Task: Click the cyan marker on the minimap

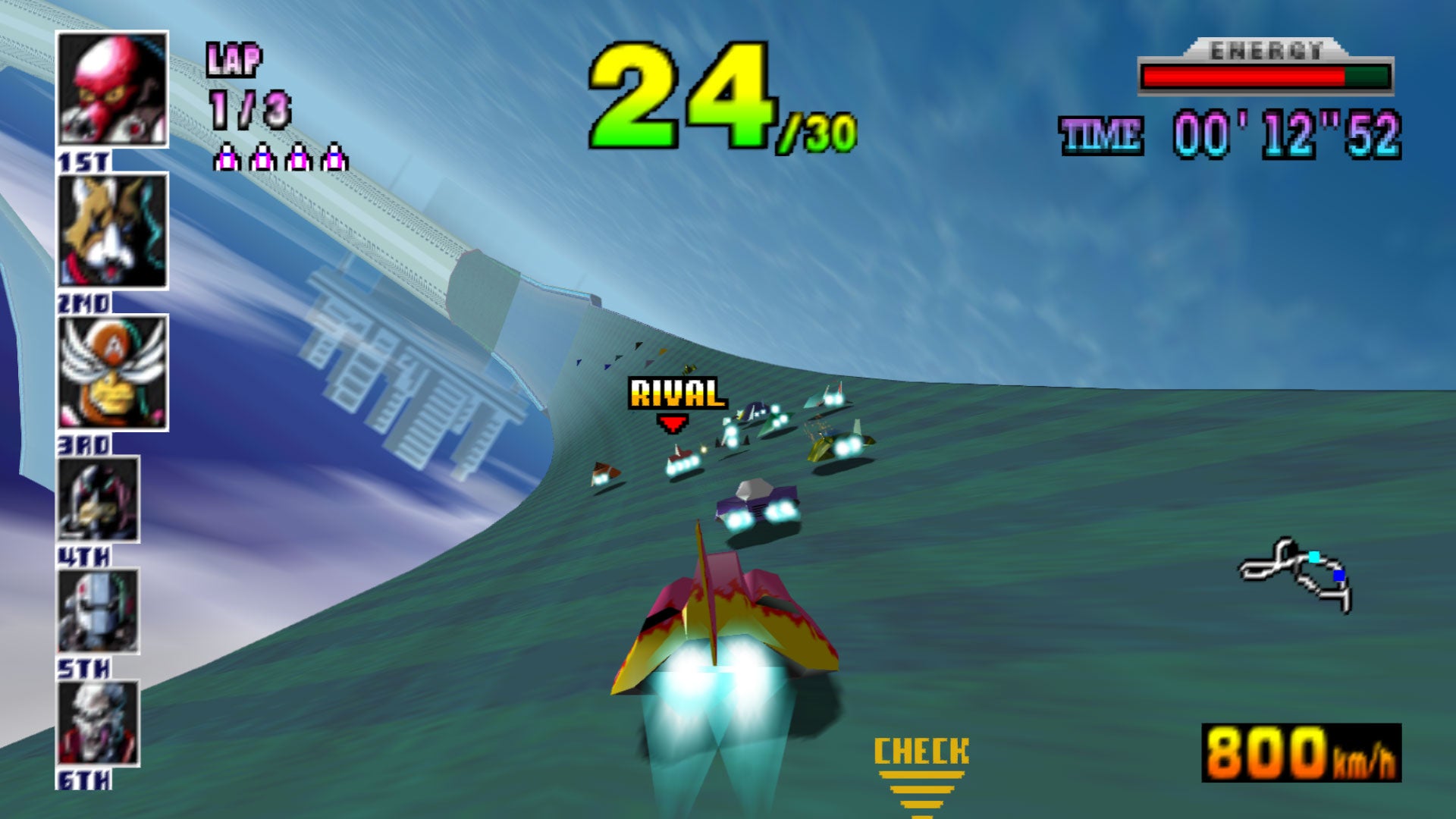Action: tap(1314, 556)
